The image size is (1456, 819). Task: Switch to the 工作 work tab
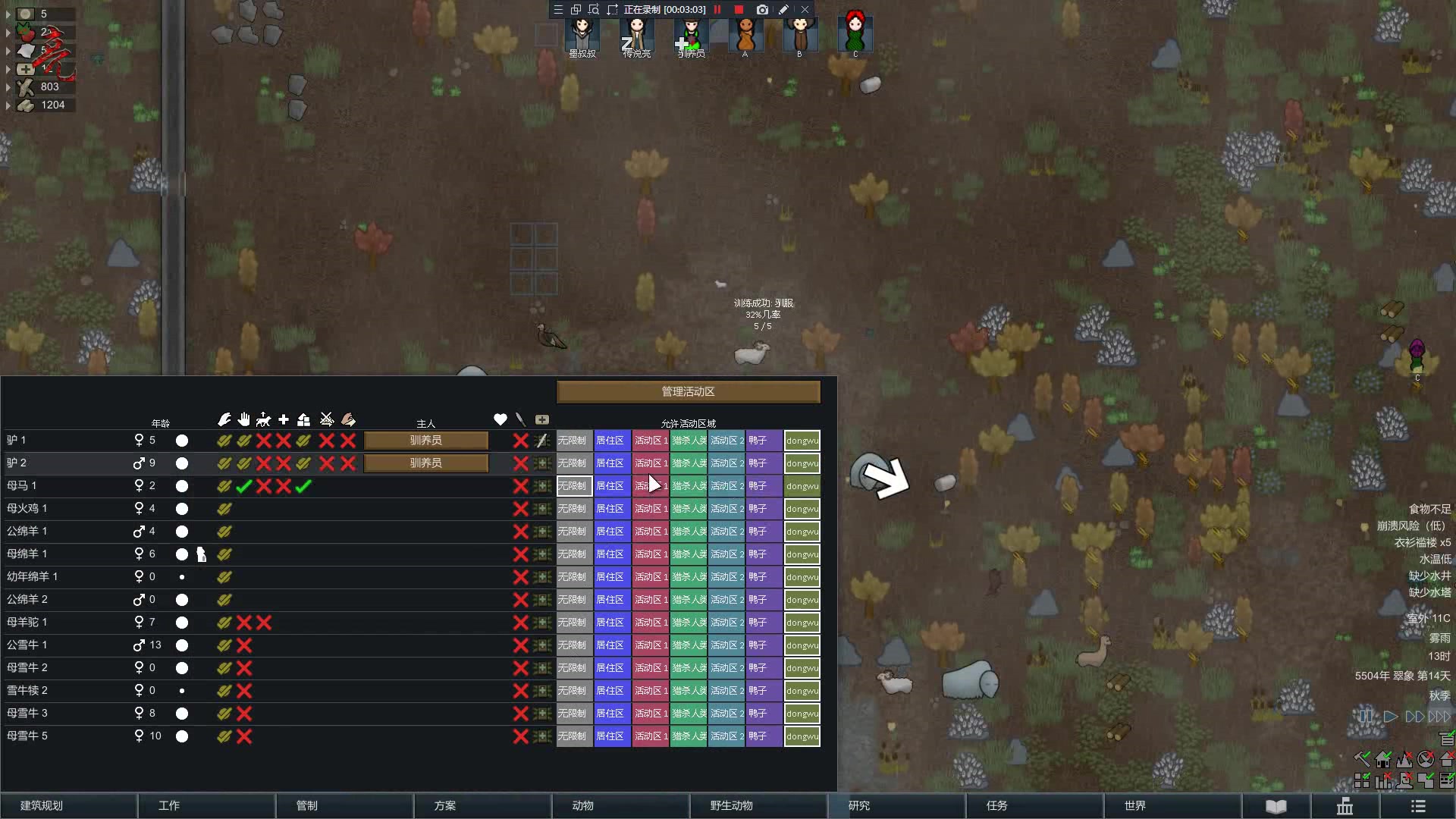click(169, 805)
